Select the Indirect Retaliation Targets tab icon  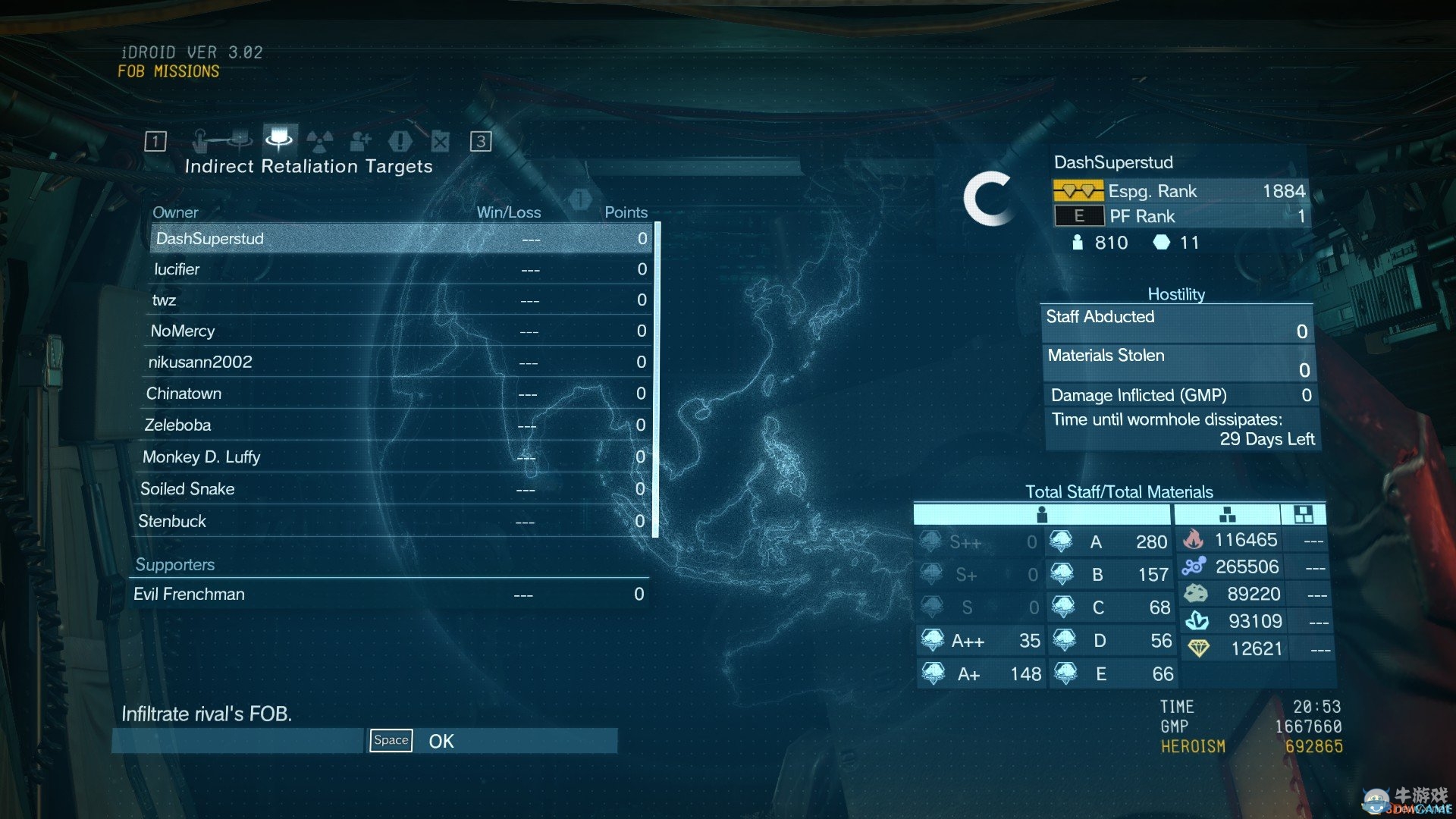(279, 140)
